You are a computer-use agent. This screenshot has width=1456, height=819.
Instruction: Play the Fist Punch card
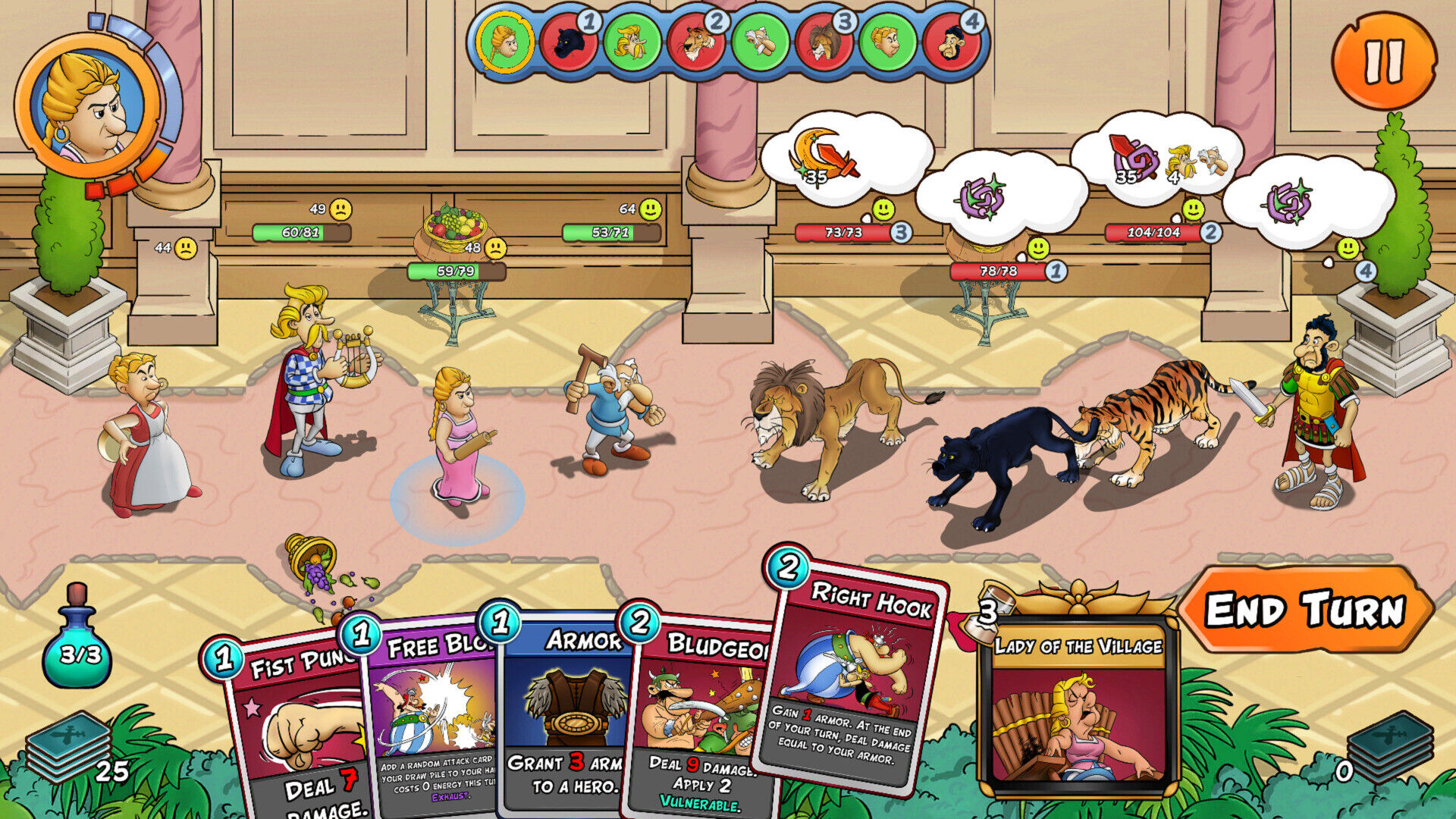tap(296, 728)
